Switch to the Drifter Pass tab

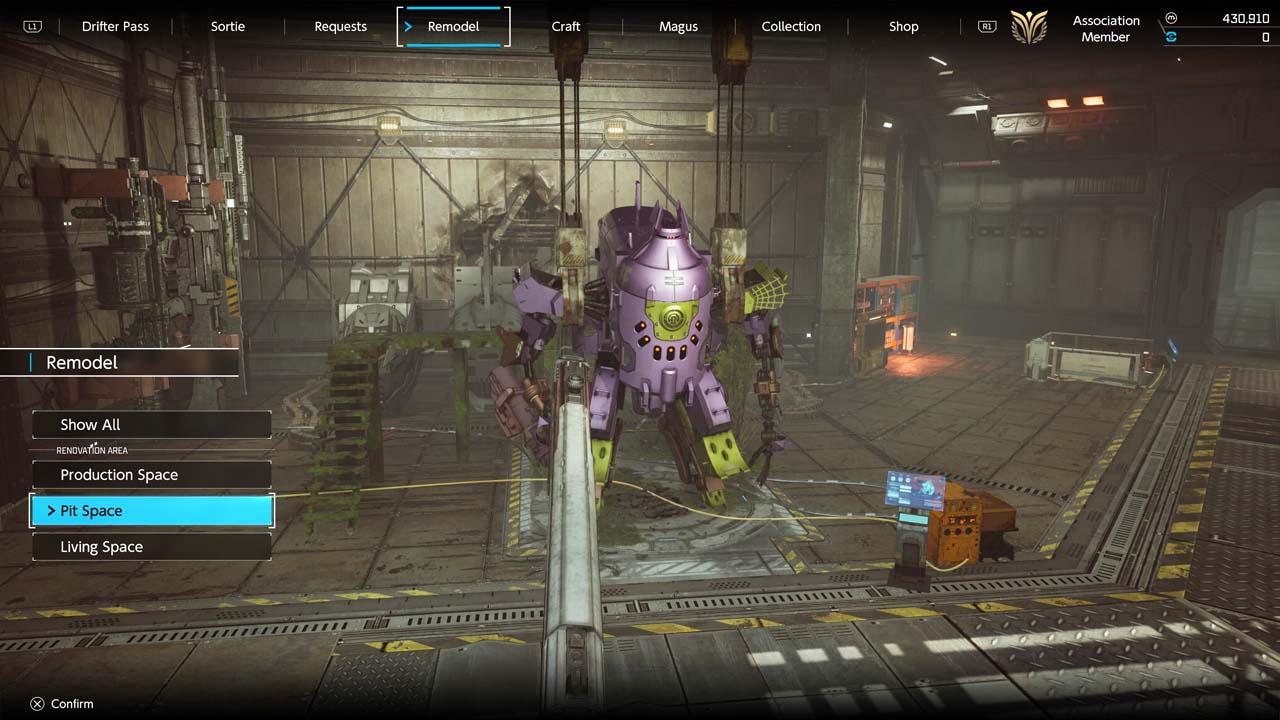(115, 27)
